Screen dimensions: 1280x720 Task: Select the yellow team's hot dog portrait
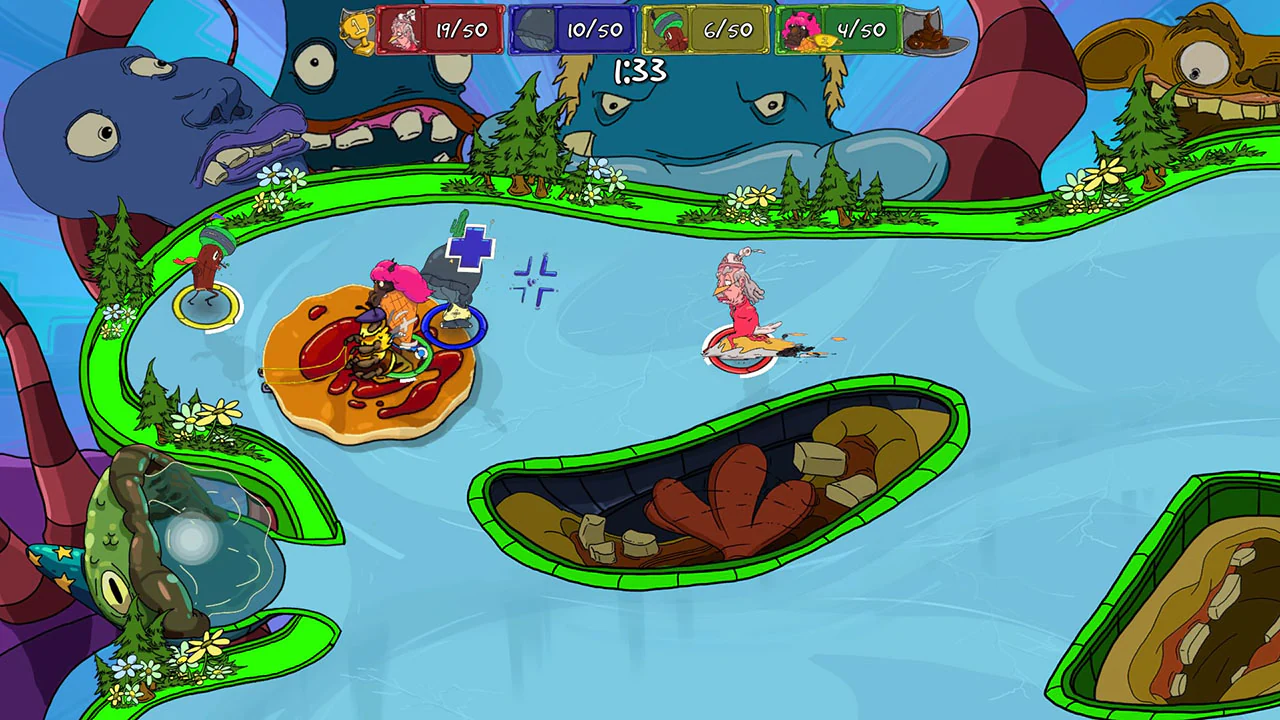[668, 29]
